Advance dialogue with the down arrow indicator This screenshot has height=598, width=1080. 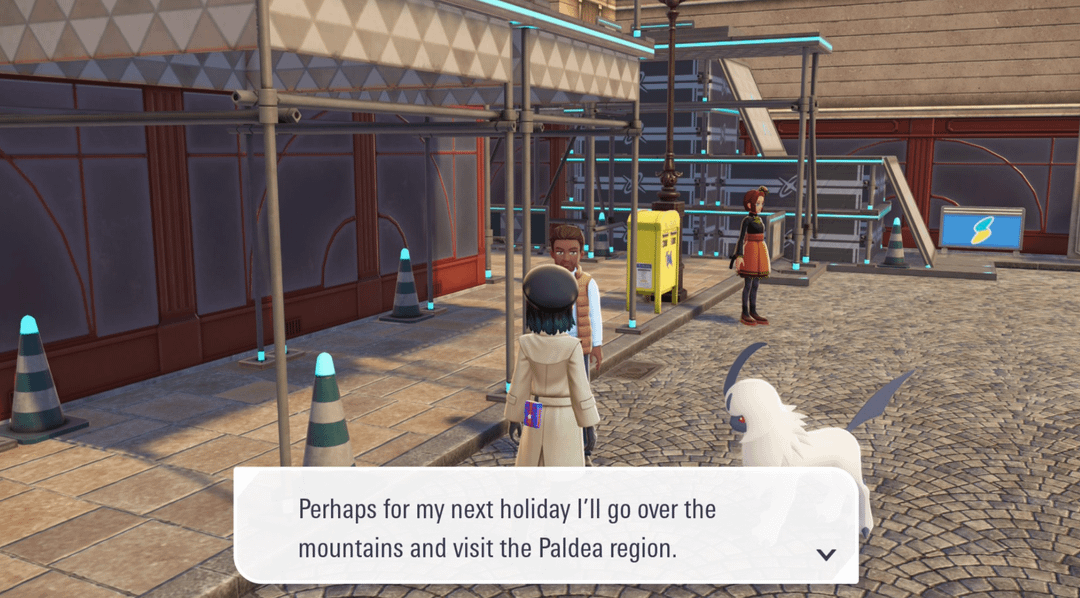[826, 554]
